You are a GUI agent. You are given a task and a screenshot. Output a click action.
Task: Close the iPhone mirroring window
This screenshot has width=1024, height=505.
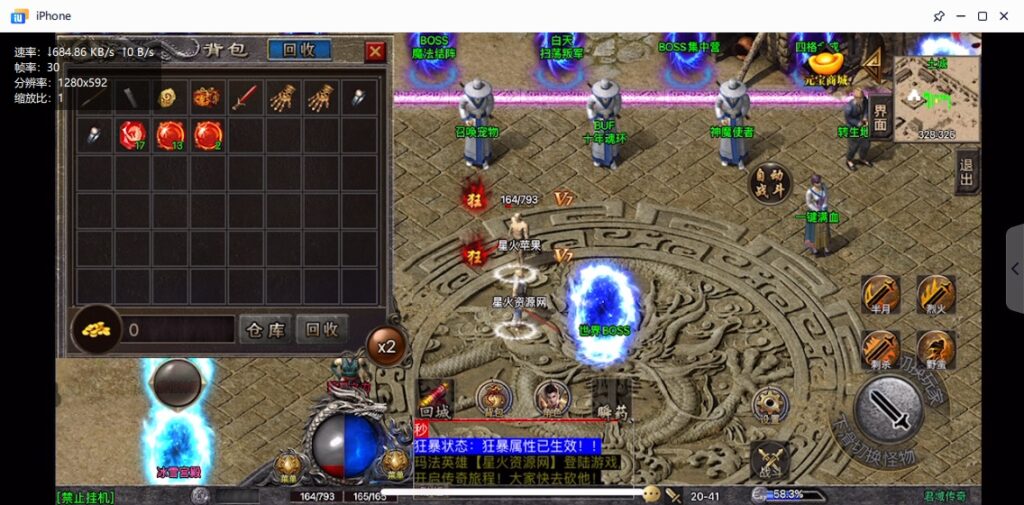click(x=1006, y=16)
